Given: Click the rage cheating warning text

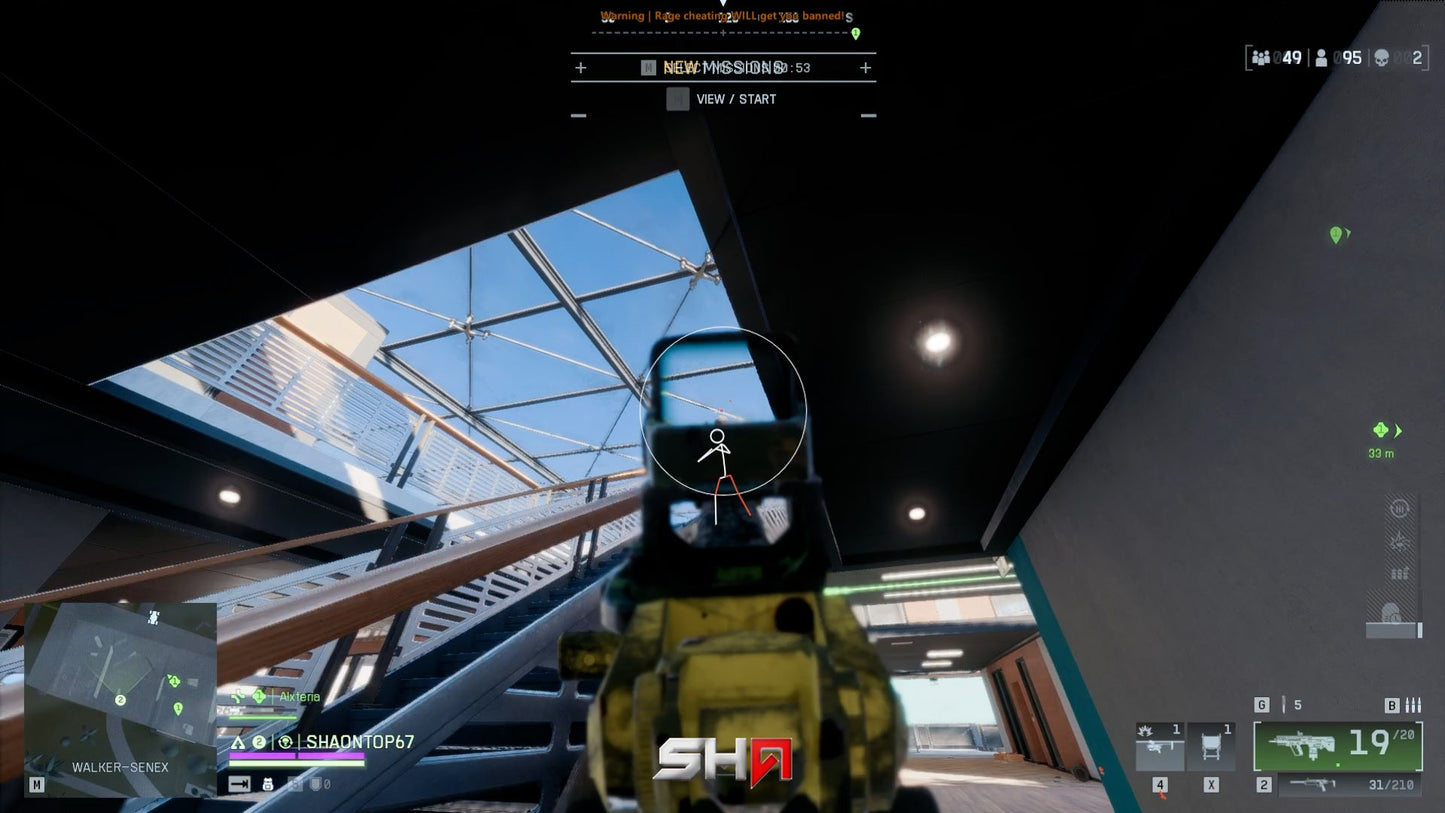Looking at the screenshot, I should coord(722,15).
